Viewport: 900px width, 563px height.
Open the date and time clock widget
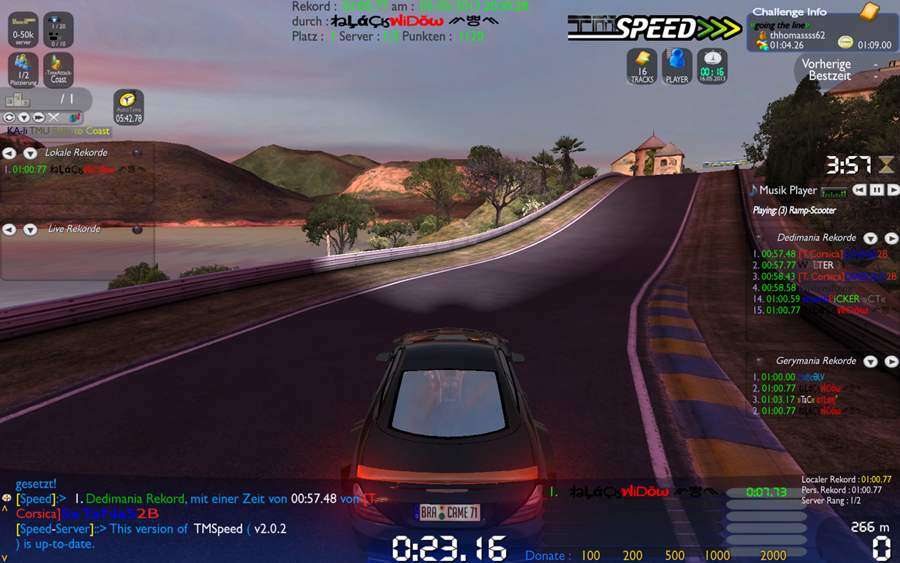coord(712,66)
